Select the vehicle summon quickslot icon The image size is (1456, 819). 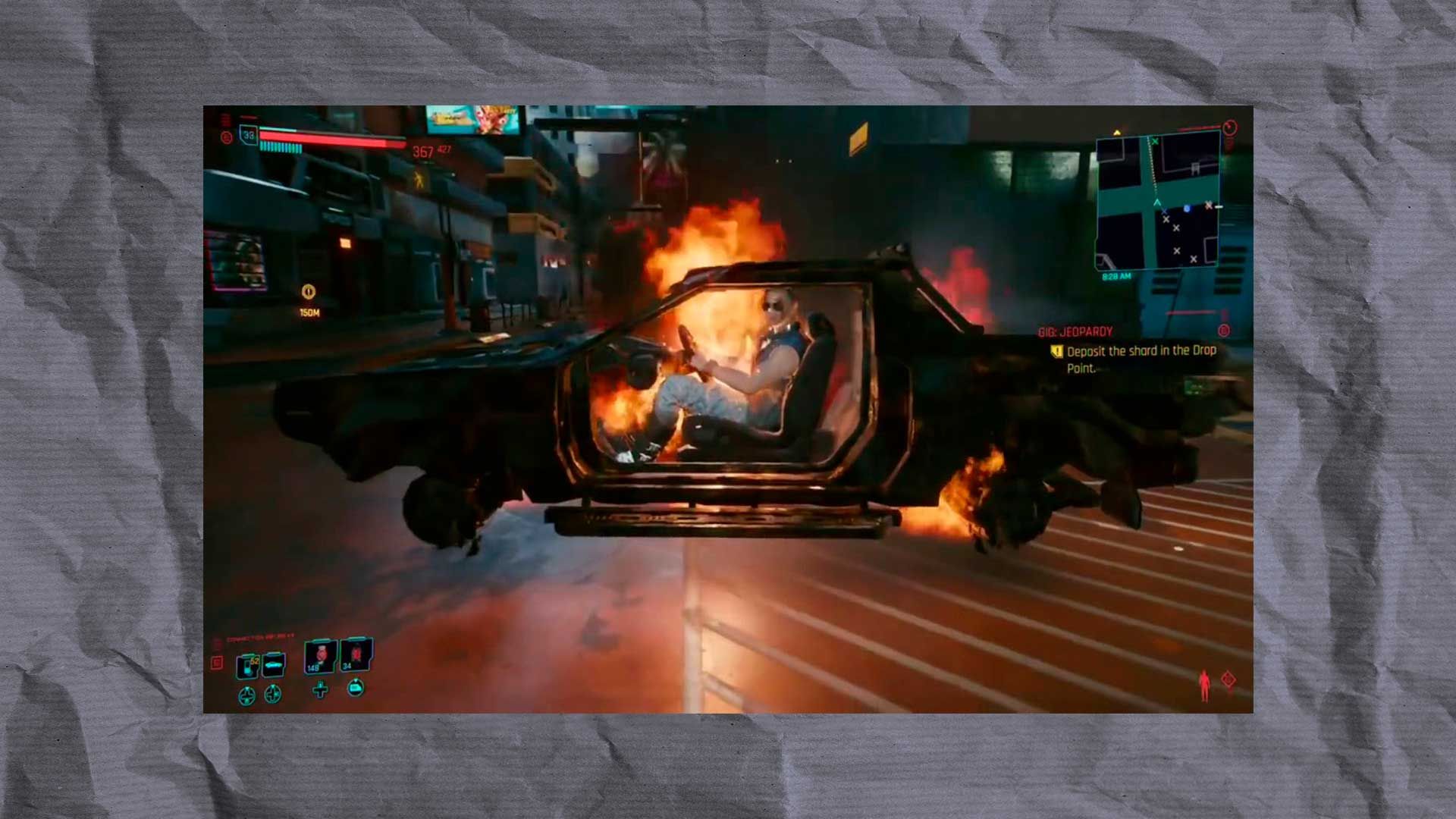pos(273,664)
